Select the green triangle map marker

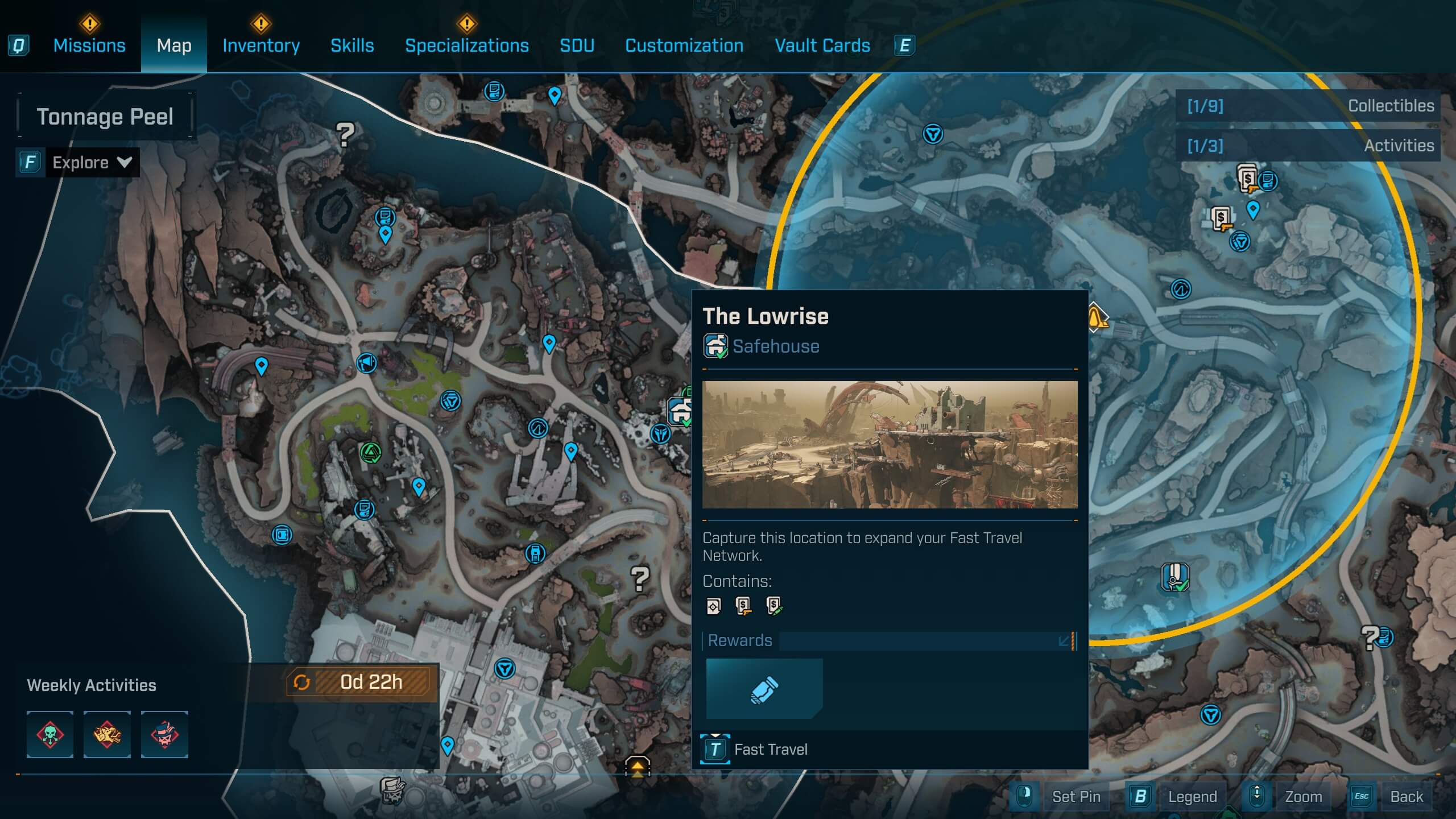(371, 453)
